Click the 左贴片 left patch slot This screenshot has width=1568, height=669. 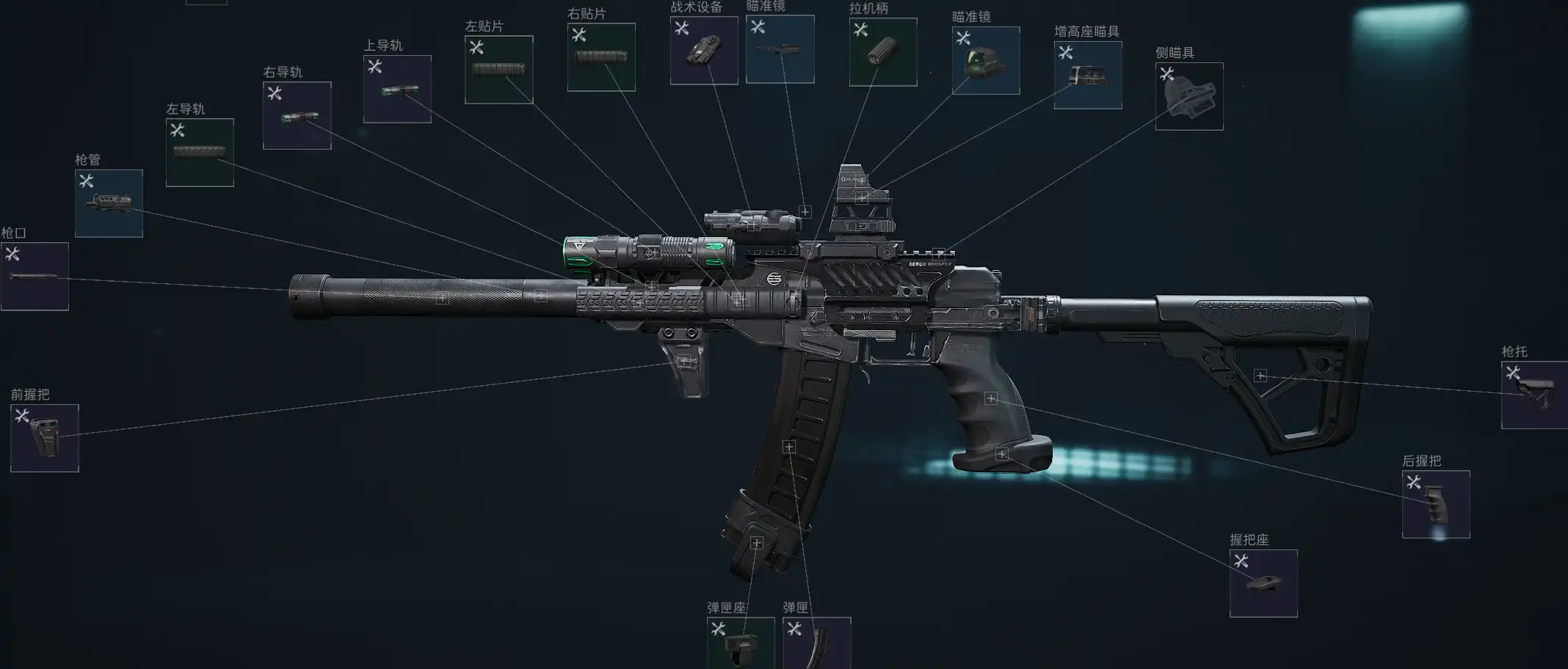pos(498,70)
